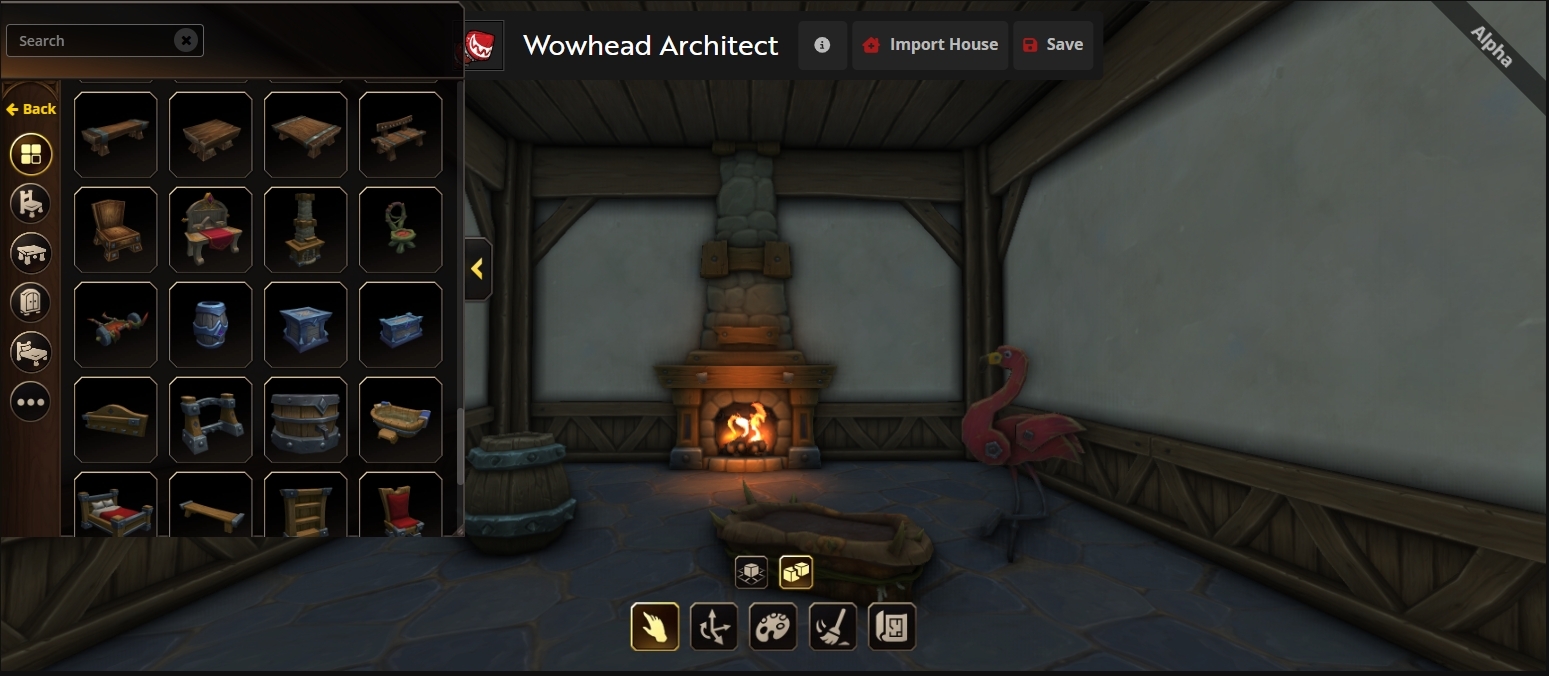Select the stone chimney pillar thumbnail

coord(305,230)
